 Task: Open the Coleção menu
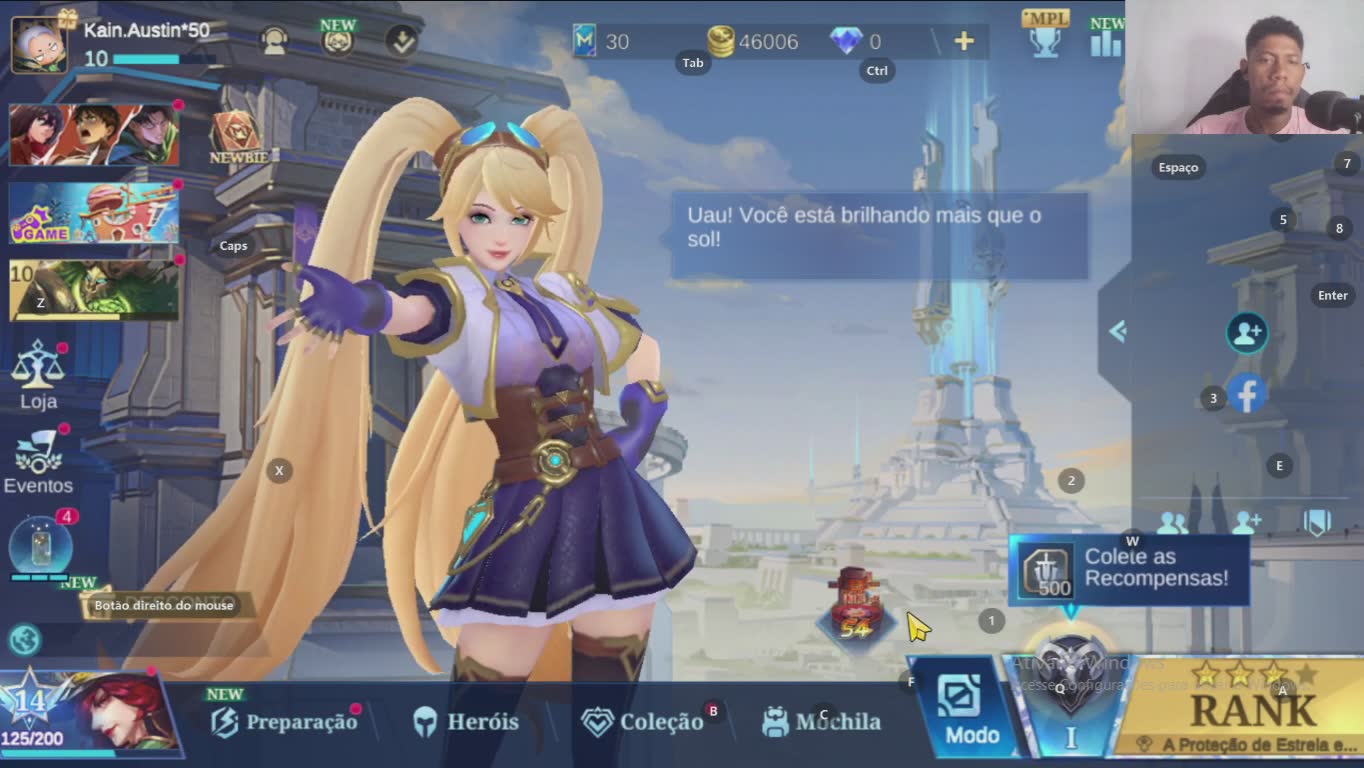pyautogui.click(x=643, y=722)
